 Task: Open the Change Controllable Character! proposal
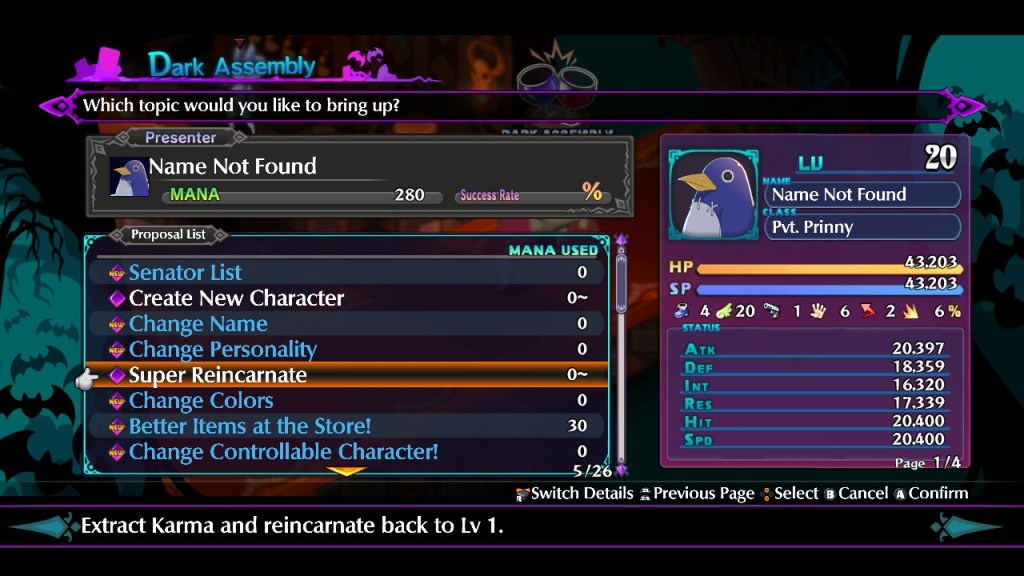pos(283,452)
